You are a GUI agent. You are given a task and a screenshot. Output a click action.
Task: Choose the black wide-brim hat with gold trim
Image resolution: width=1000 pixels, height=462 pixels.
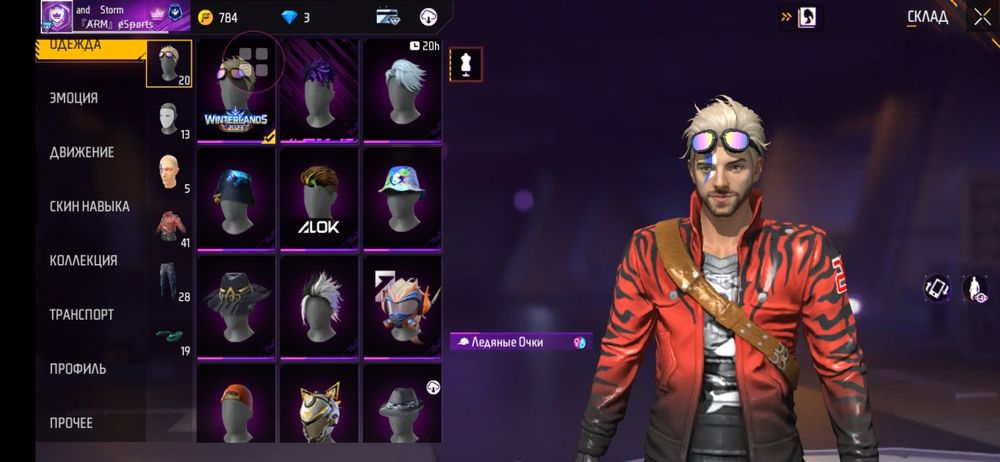(x=238, y=305)
